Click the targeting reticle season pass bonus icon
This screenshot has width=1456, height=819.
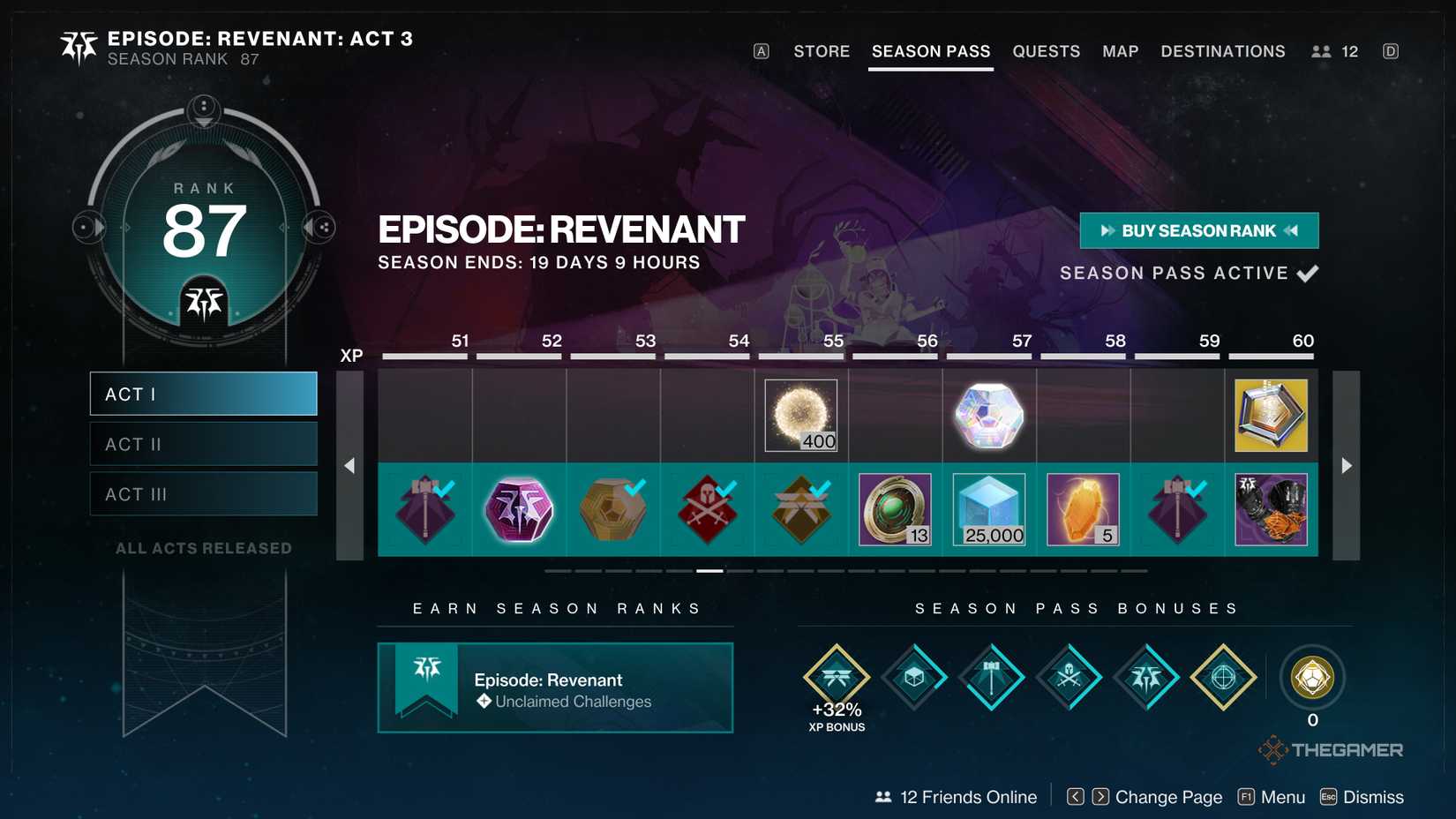[1223, 678]
